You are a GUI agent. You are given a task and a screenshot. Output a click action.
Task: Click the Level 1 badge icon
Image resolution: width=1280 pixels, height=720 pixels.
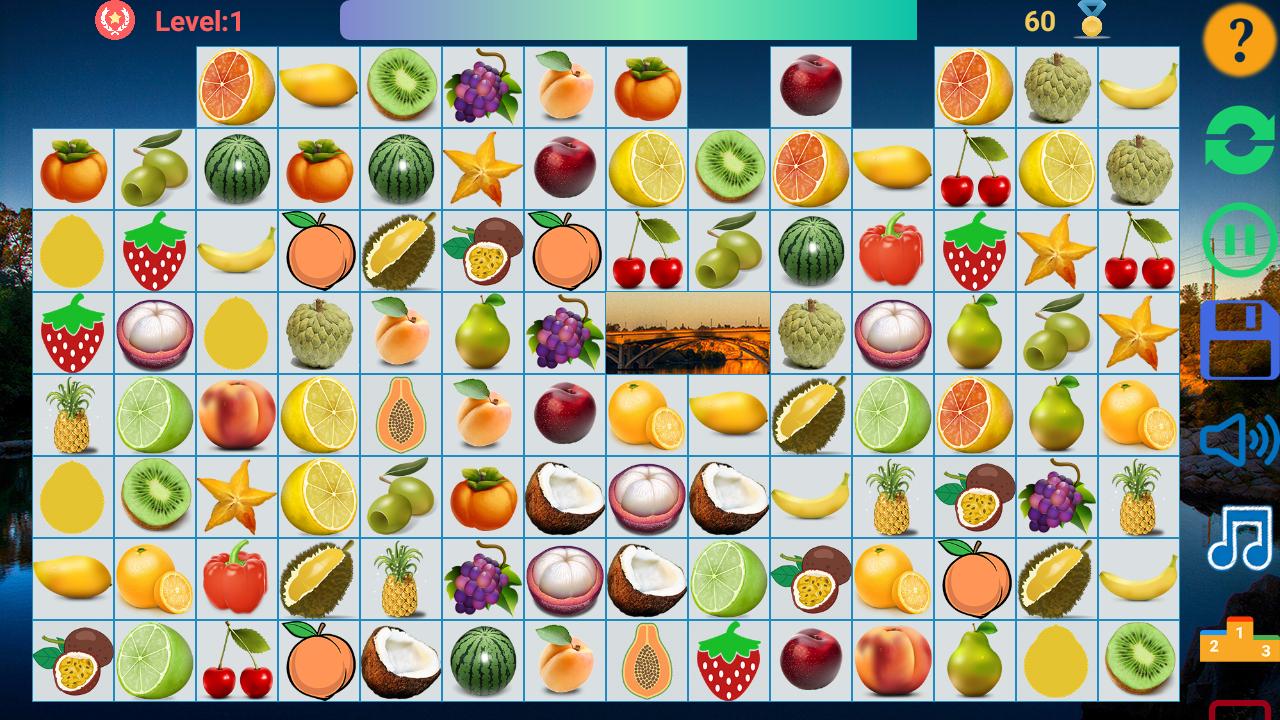[115, 18]
